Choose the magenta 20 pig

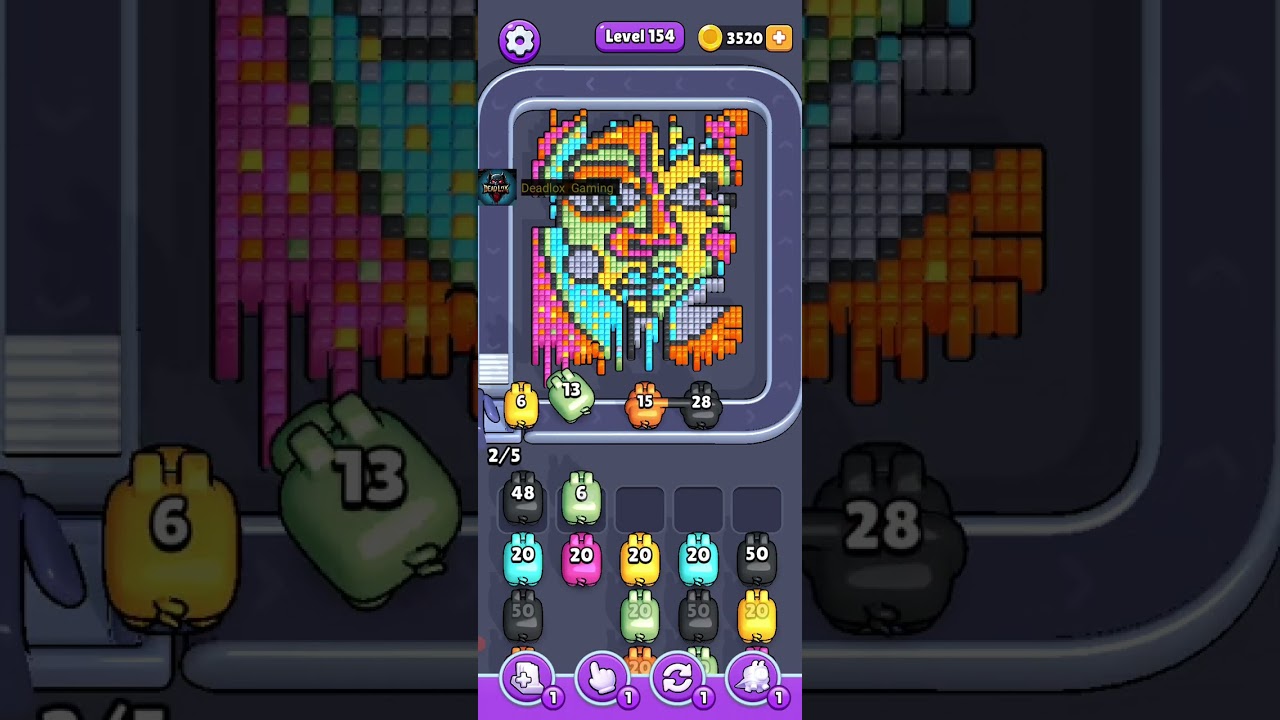(x=581, y=559)
